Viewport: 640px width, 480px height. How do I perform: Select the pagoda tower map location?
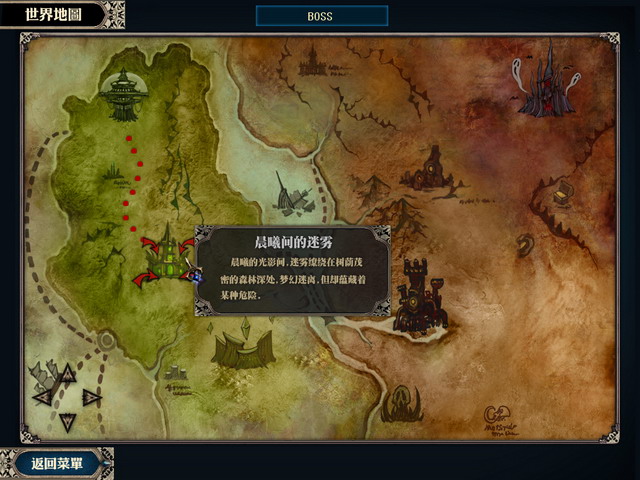tap(125, 93)
